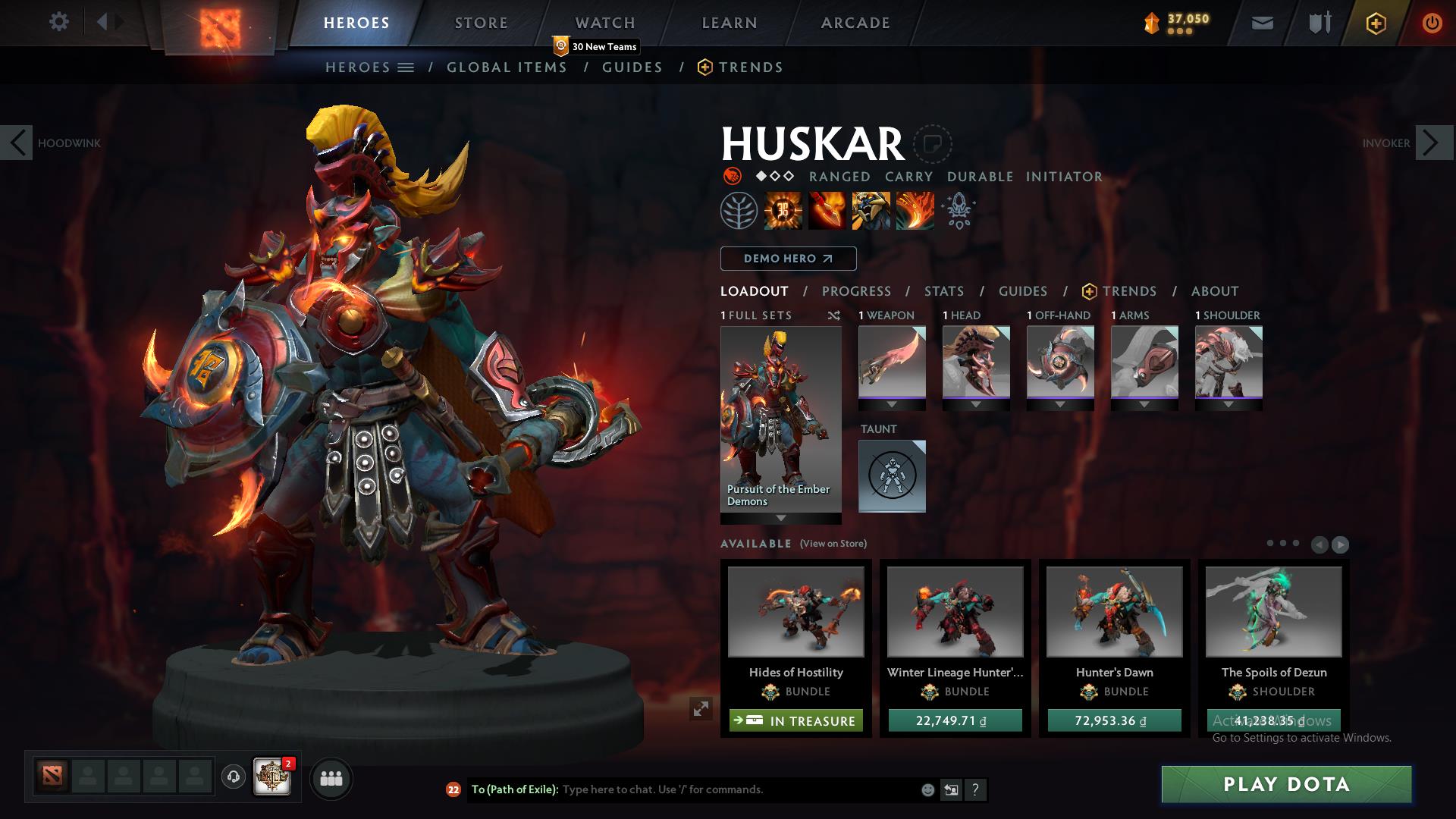
Task: Show the hero Stats section
Action: tap(943, 291)
